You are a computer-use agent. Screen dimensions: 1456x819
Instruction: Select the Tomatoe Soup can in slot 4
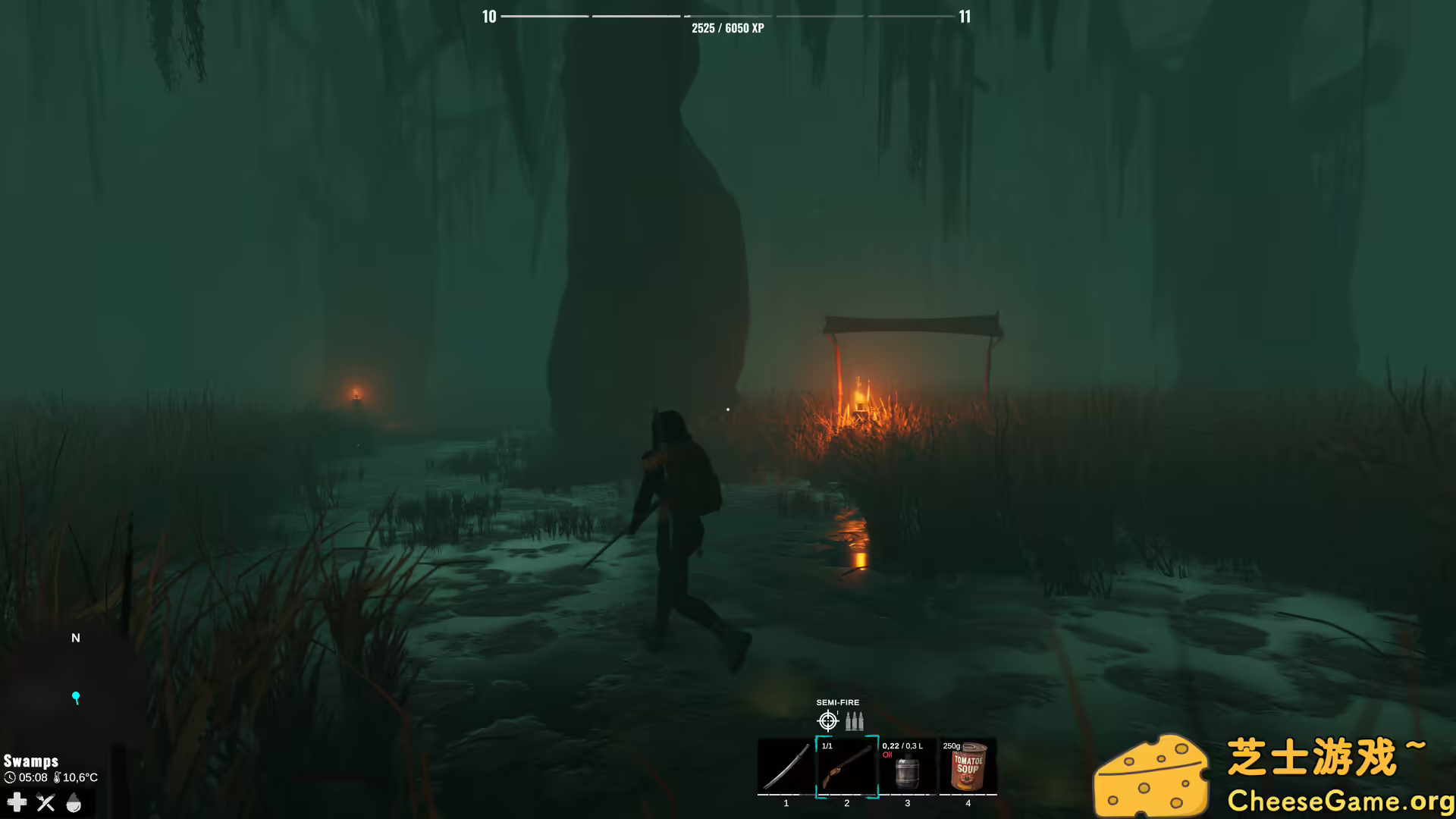coord(968,767)
